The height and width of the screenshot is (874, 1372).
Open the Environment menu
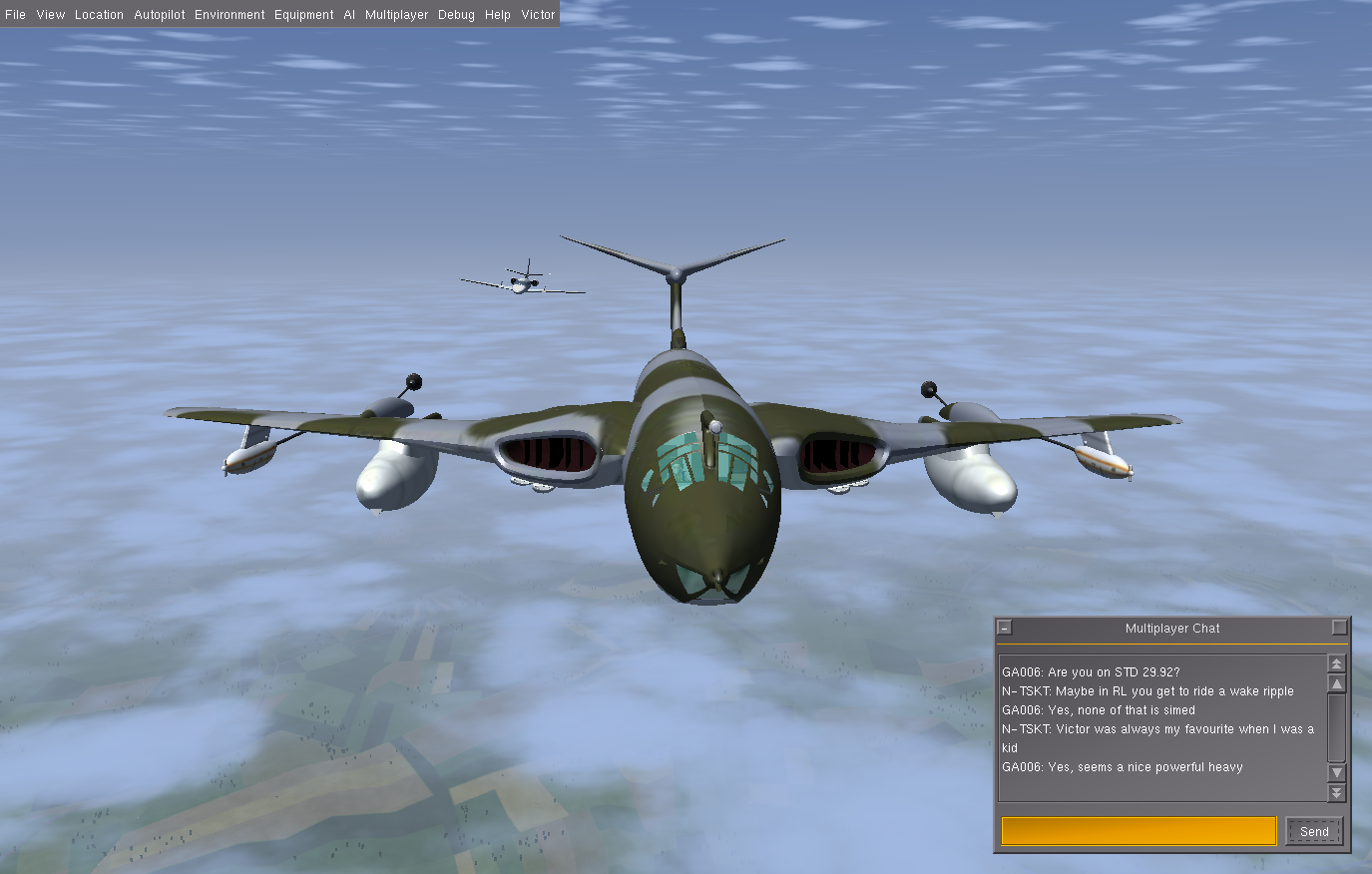[x=229, y=15]
